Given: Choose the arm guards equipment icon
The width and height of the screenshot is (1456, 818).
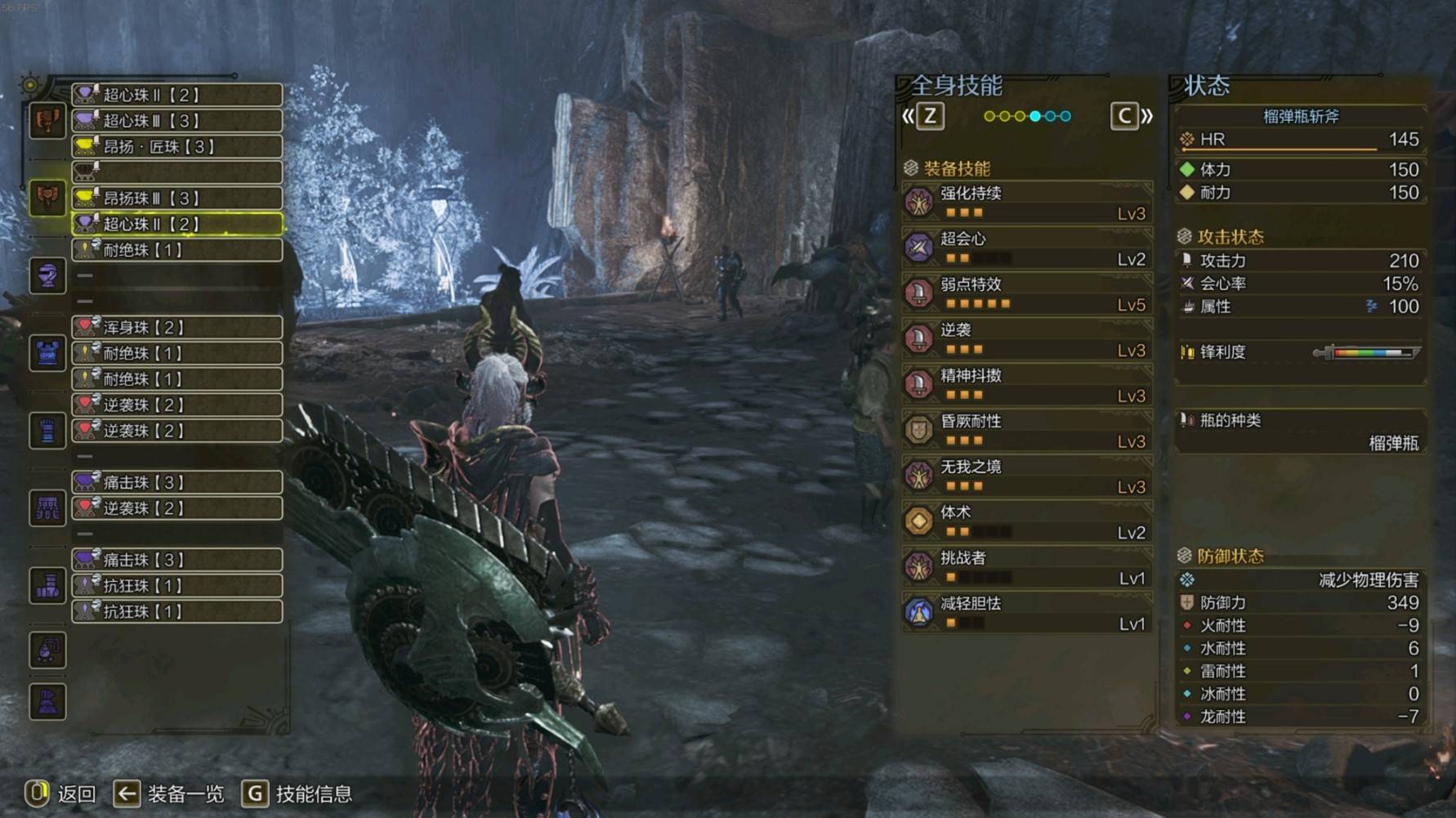Looking at the screenshot, I should [47, 431].
